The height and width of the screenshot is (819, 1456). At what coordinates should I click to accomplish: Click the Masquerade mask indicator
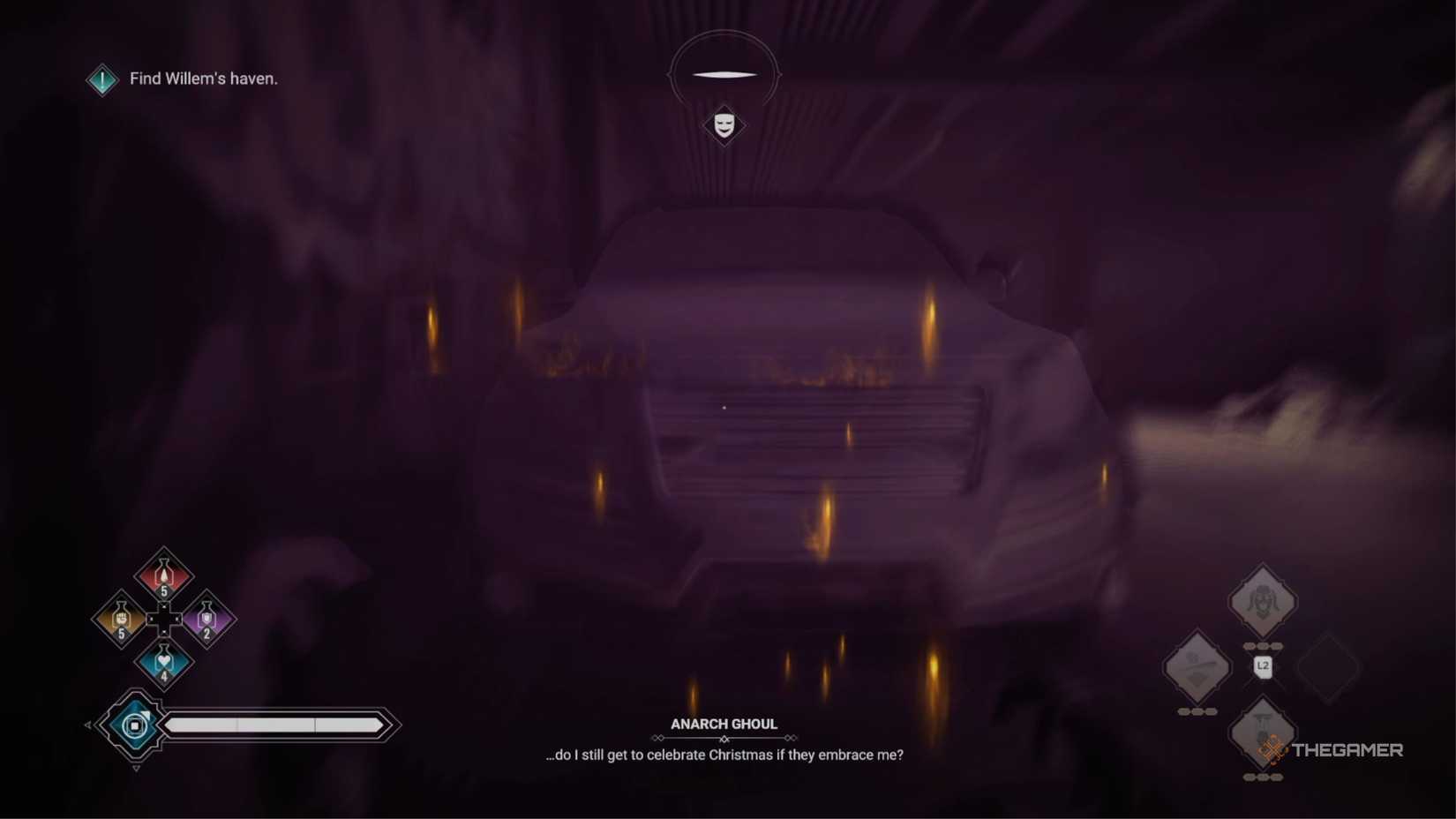[x=724, y=126]
